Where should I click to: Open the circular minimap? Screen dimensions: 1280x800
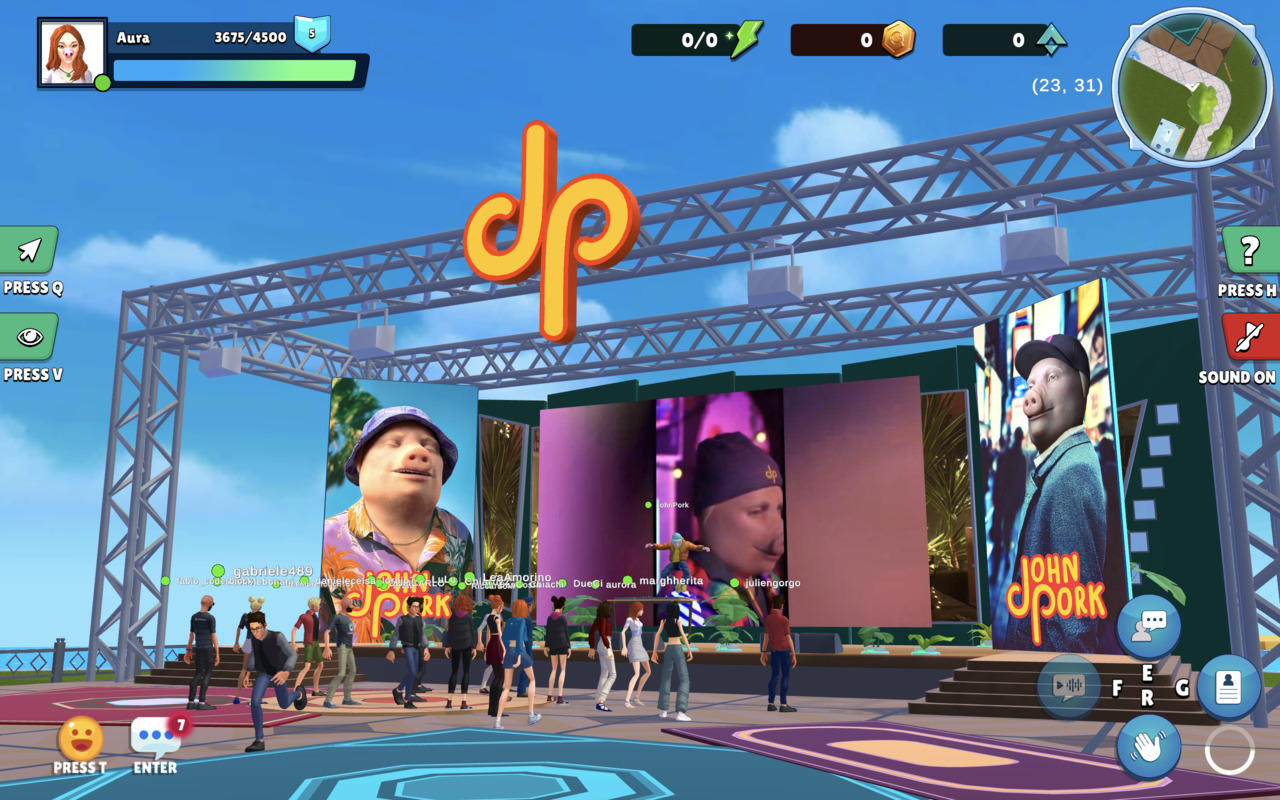[1191, 87]
